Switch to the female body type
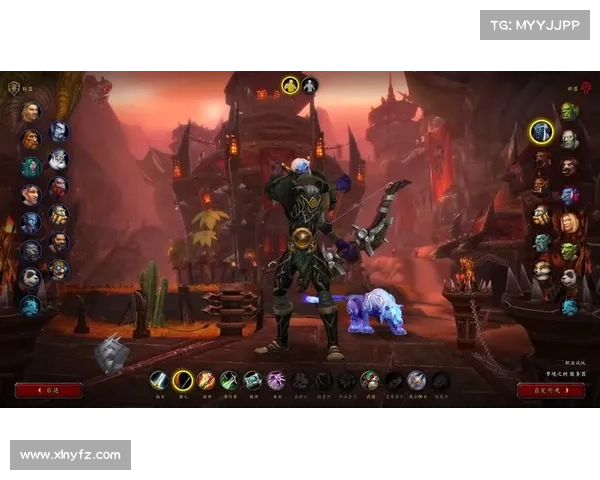This screenshot has height=480, width=600. 310,85
